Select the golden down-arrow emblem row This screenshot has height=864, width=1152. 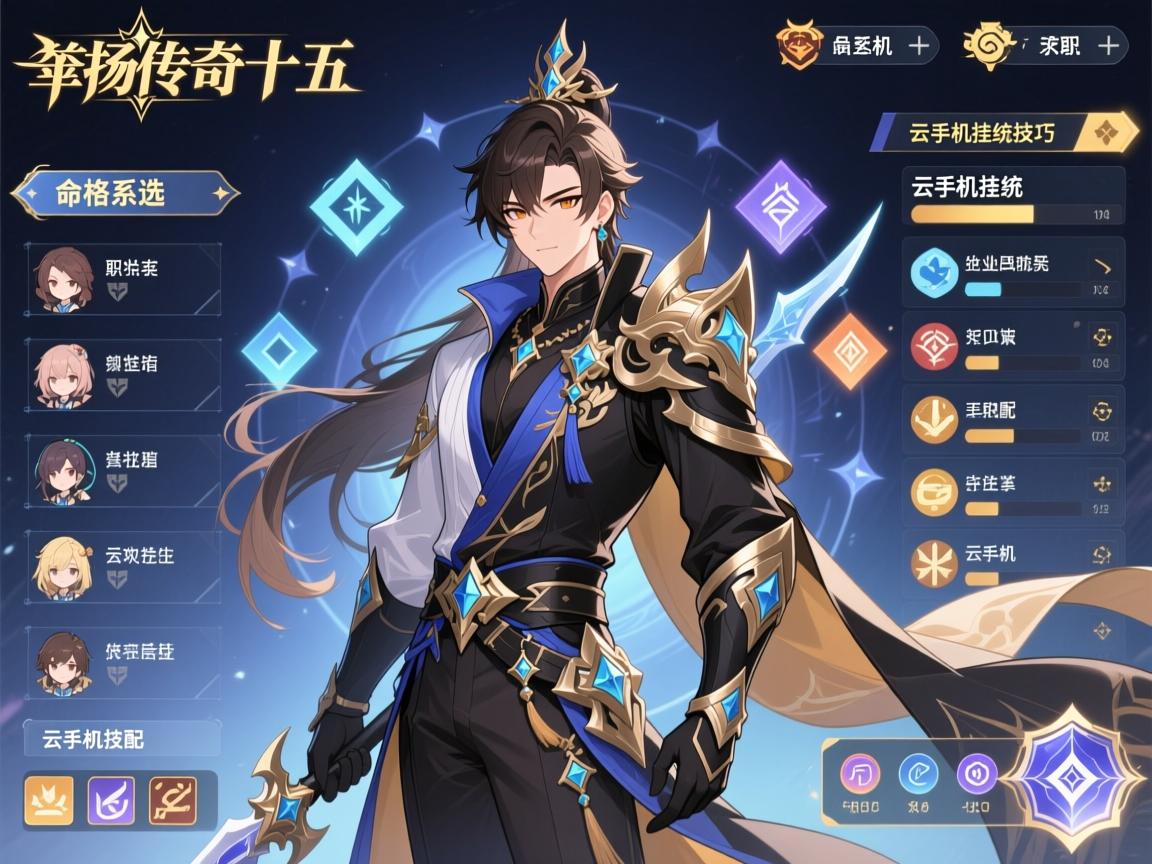tap(1012, 420)
